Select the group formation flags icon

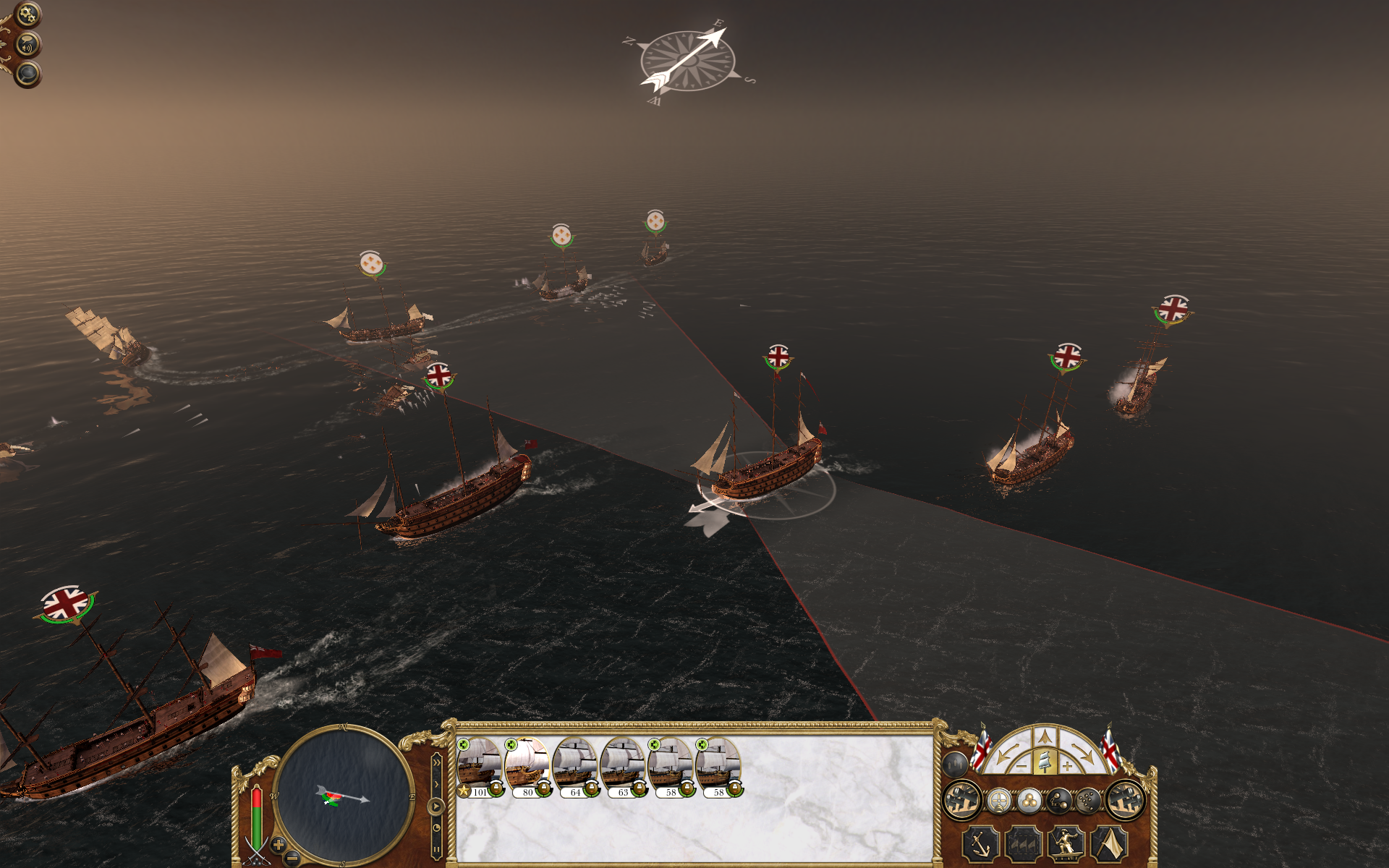point(1023,844)
